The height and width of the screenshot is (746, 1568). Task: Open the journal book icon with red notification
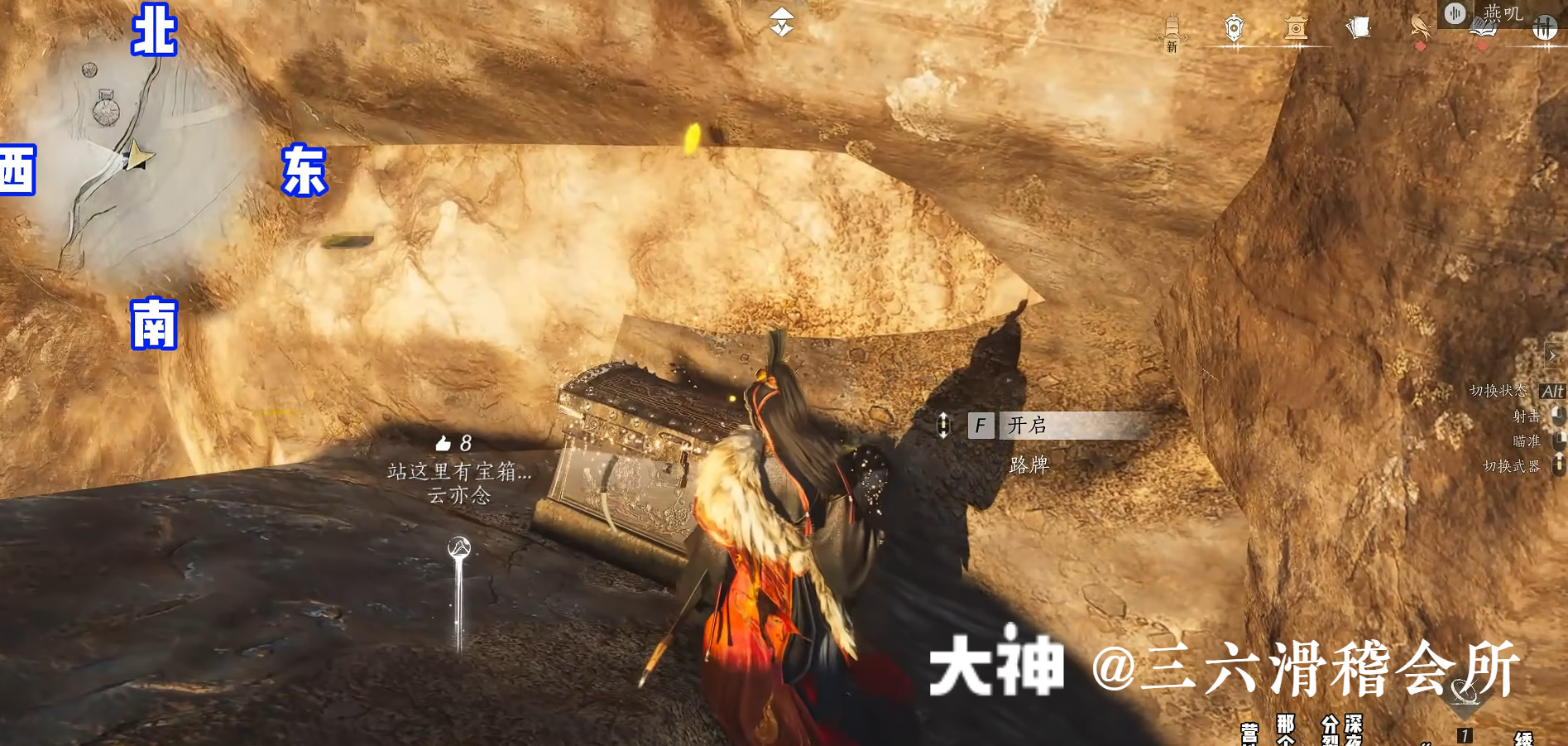(x=1485, y=26)
